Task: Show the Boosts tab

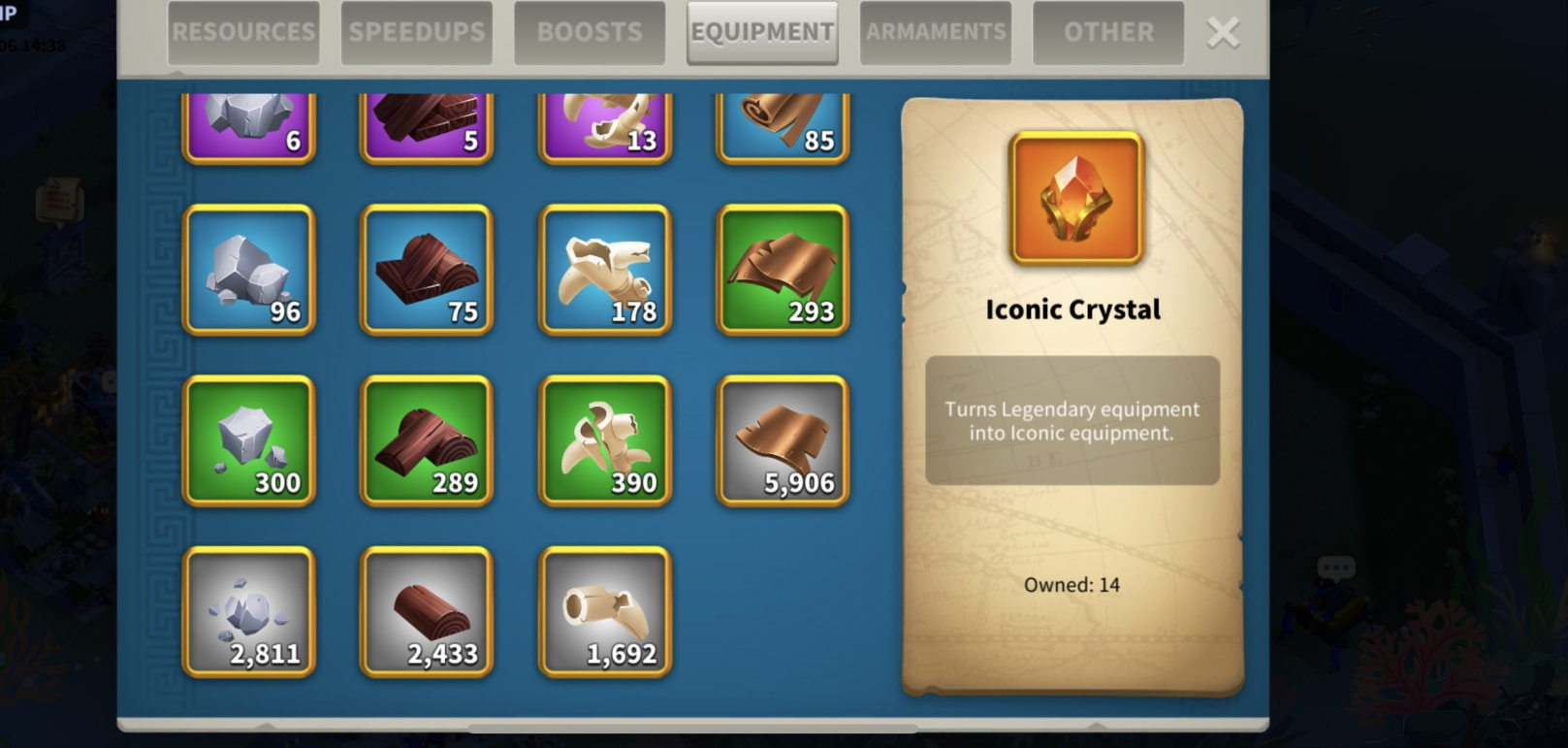Action: pos(590,33)
